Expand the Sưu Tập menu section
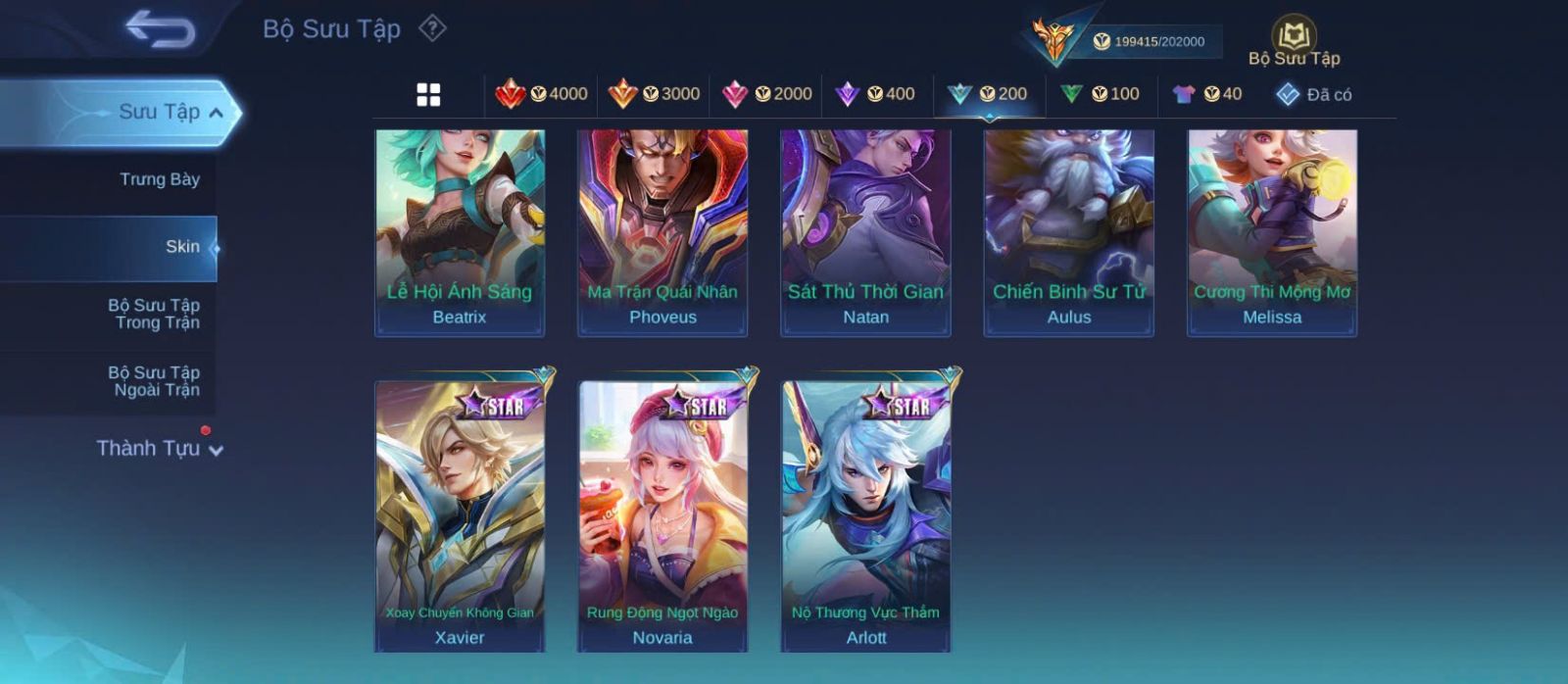This screenshot has width=1568, height=684. 171,113
